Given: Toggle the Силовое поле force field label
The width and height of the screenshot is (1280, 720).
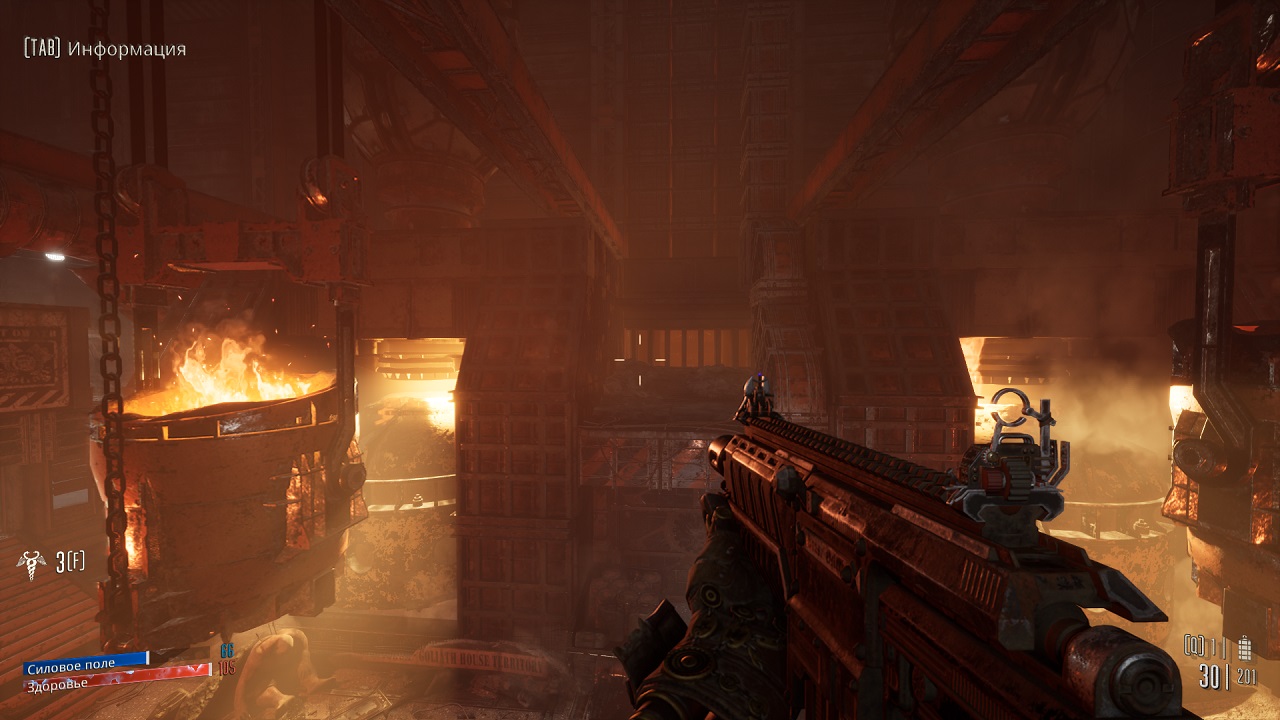Looking at the screenshot, I should pyautogui.click(x=70, y=665).
